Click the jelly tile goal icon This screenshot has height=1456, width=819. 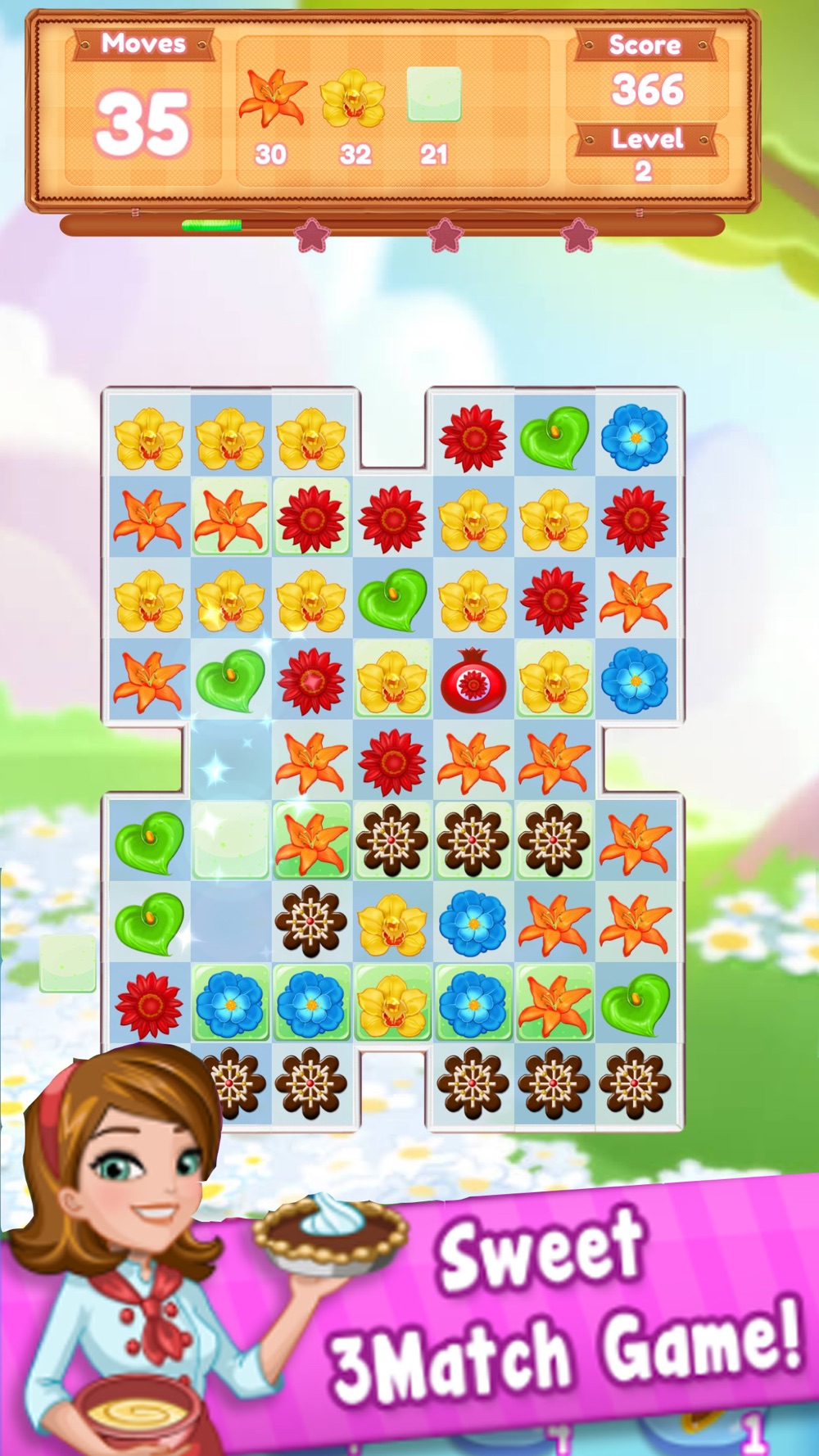(434, 95)
